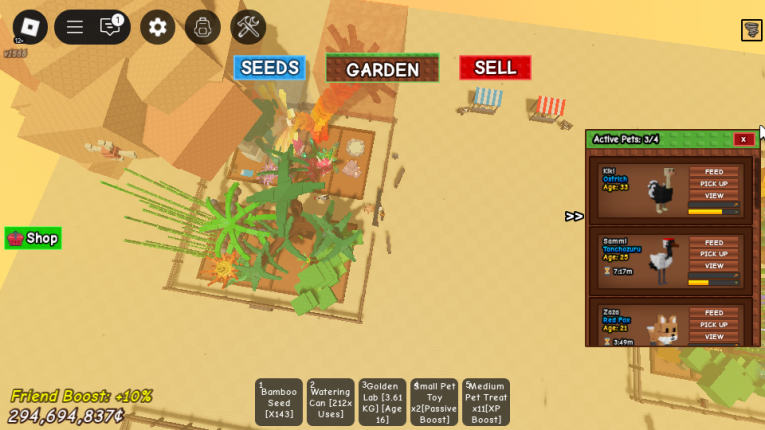Open the chat bubble with notification

(110, 27)
